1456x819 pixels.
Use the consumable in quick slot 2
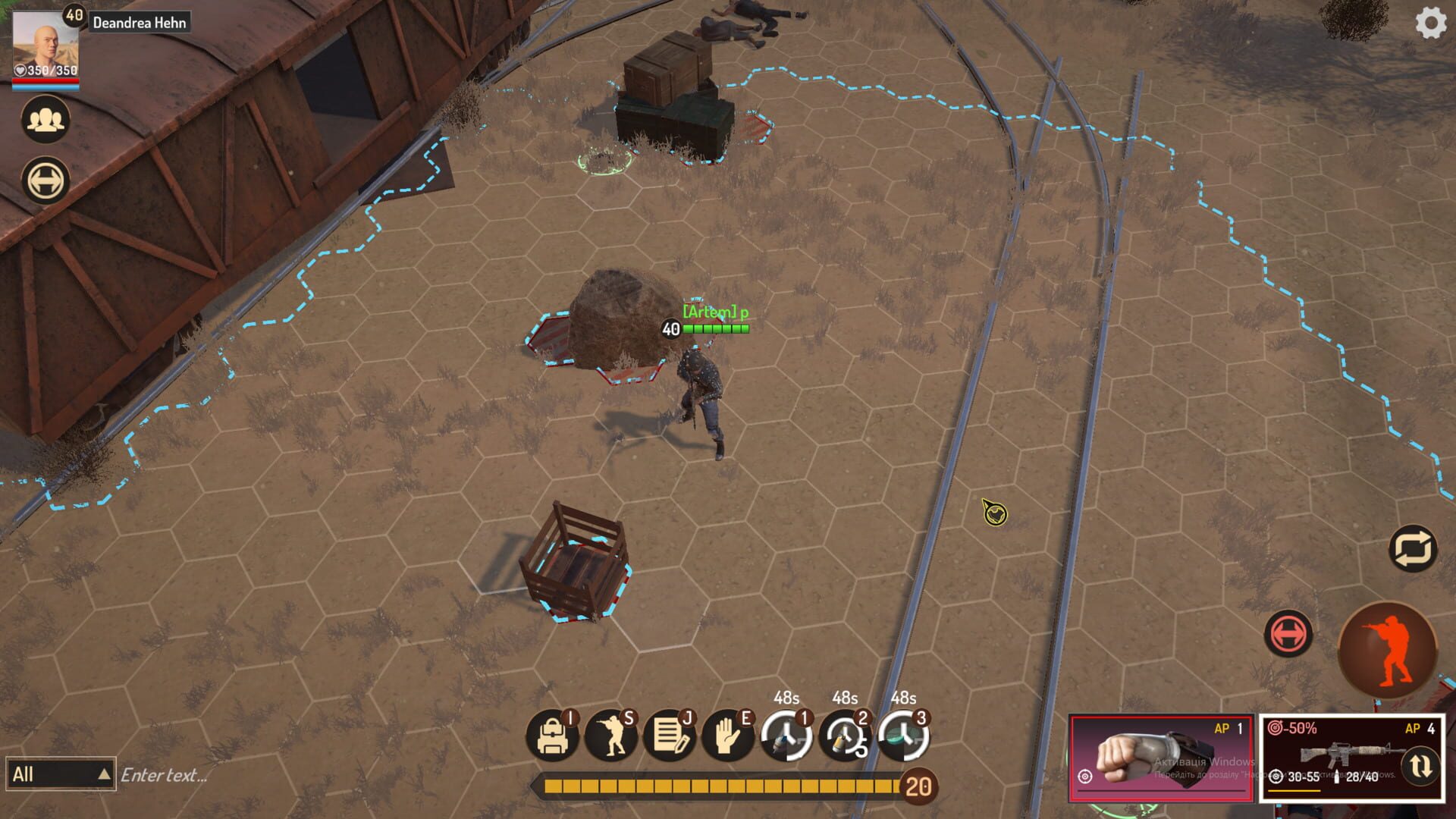tap(844, 736)
